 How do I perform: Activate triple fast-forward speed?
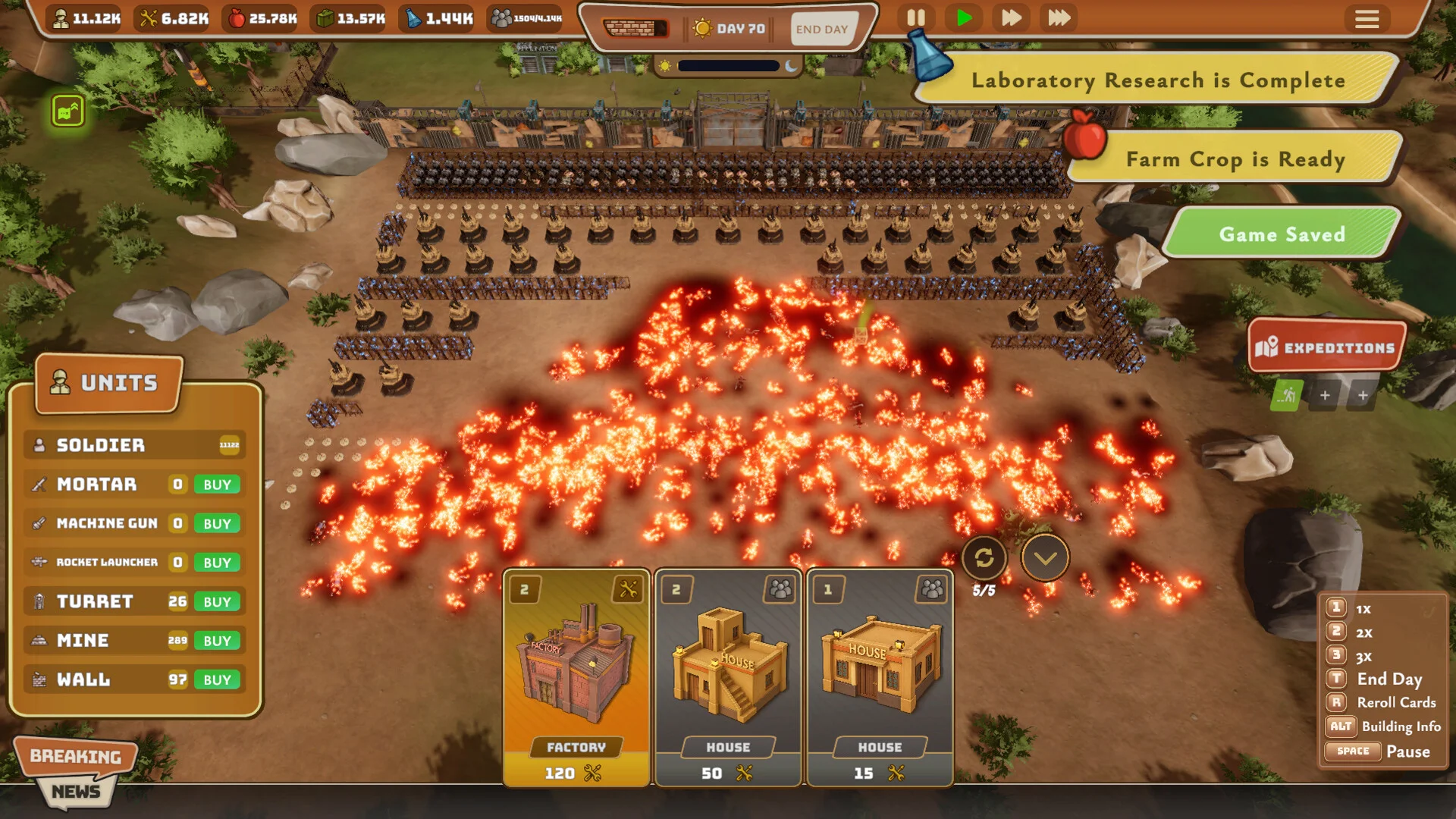1059,17
